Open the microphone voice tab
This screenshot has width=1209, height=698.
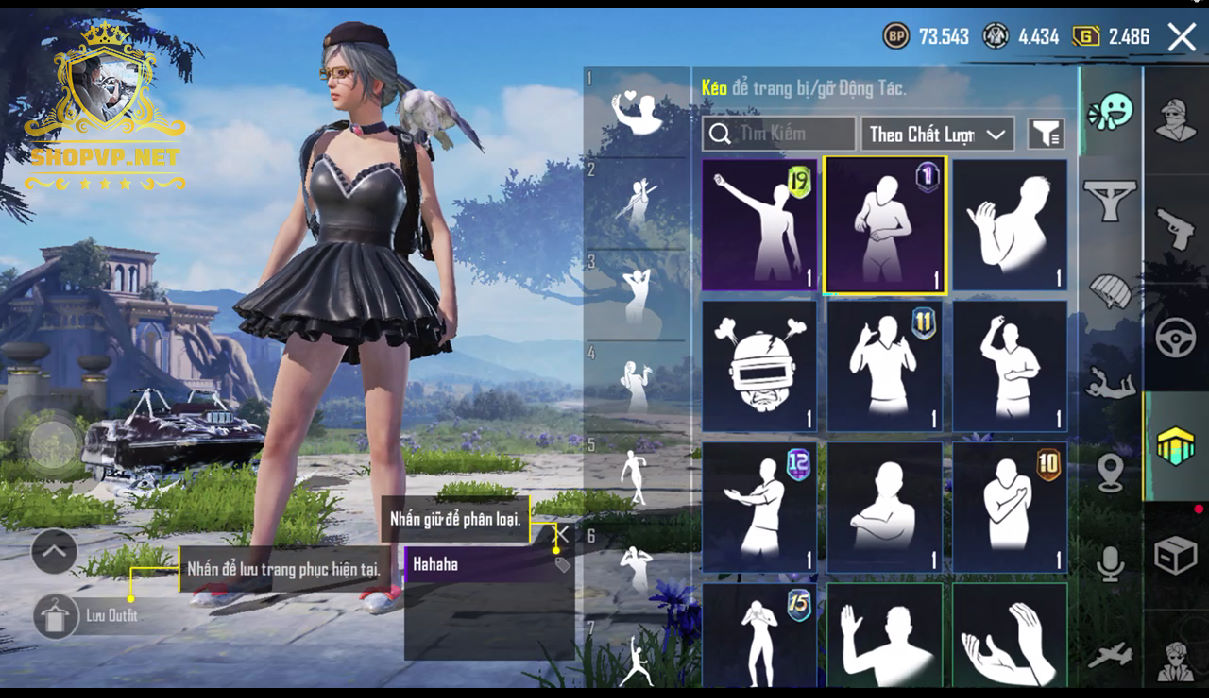pos(1111,564)
